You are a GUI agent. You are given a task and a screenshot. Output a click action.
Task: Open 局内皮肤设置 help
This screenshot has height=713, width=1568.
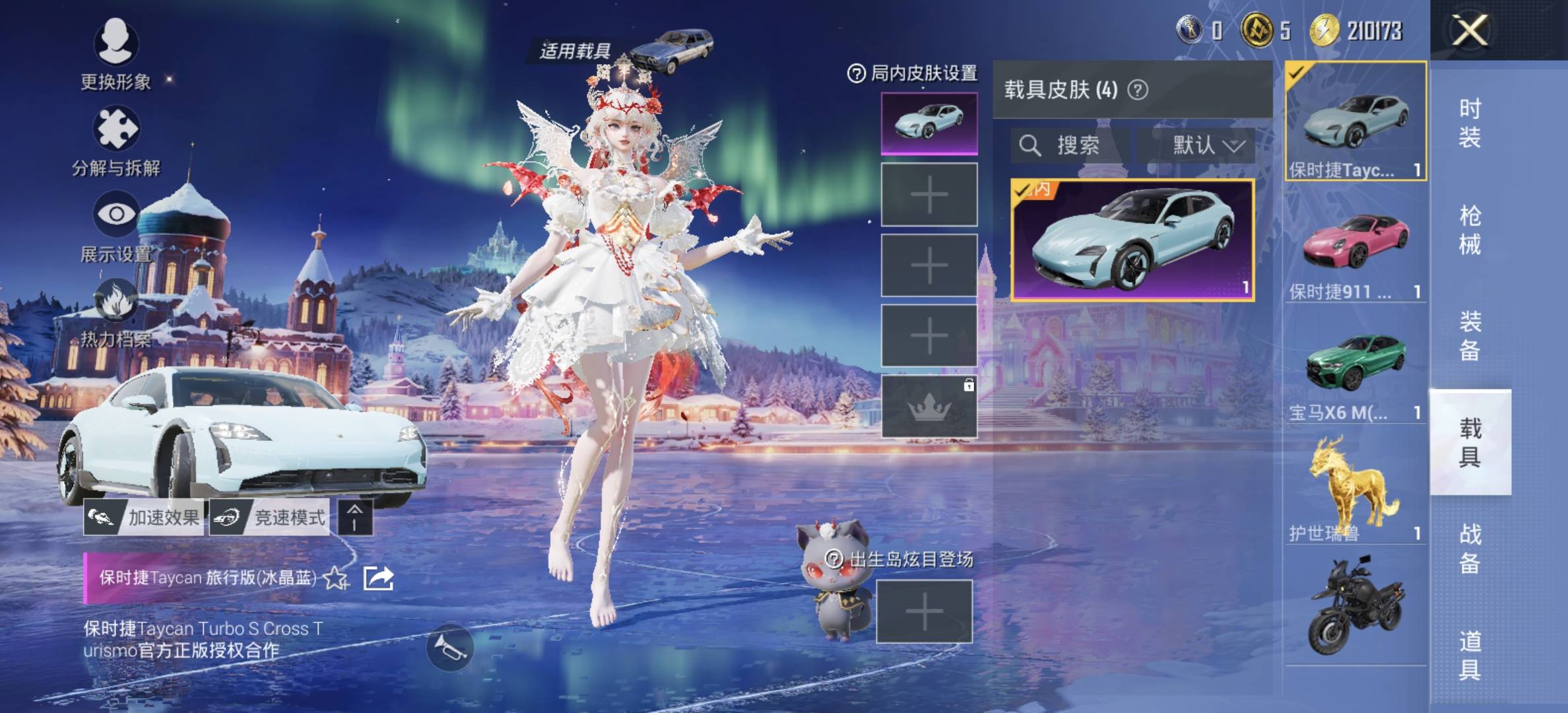coord(856,73)
